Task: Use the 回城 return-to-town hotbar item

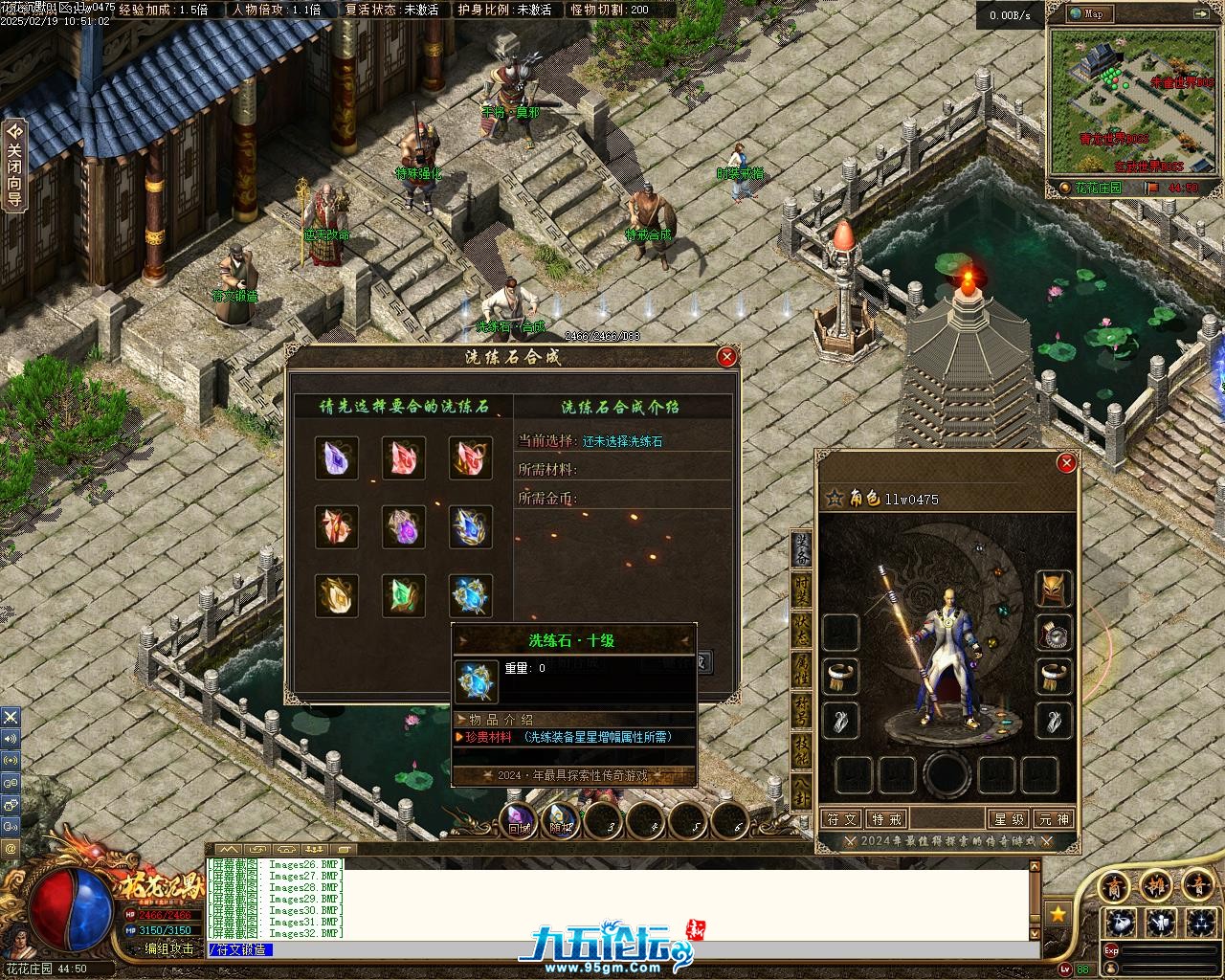Action: click(x=519, y=821)
